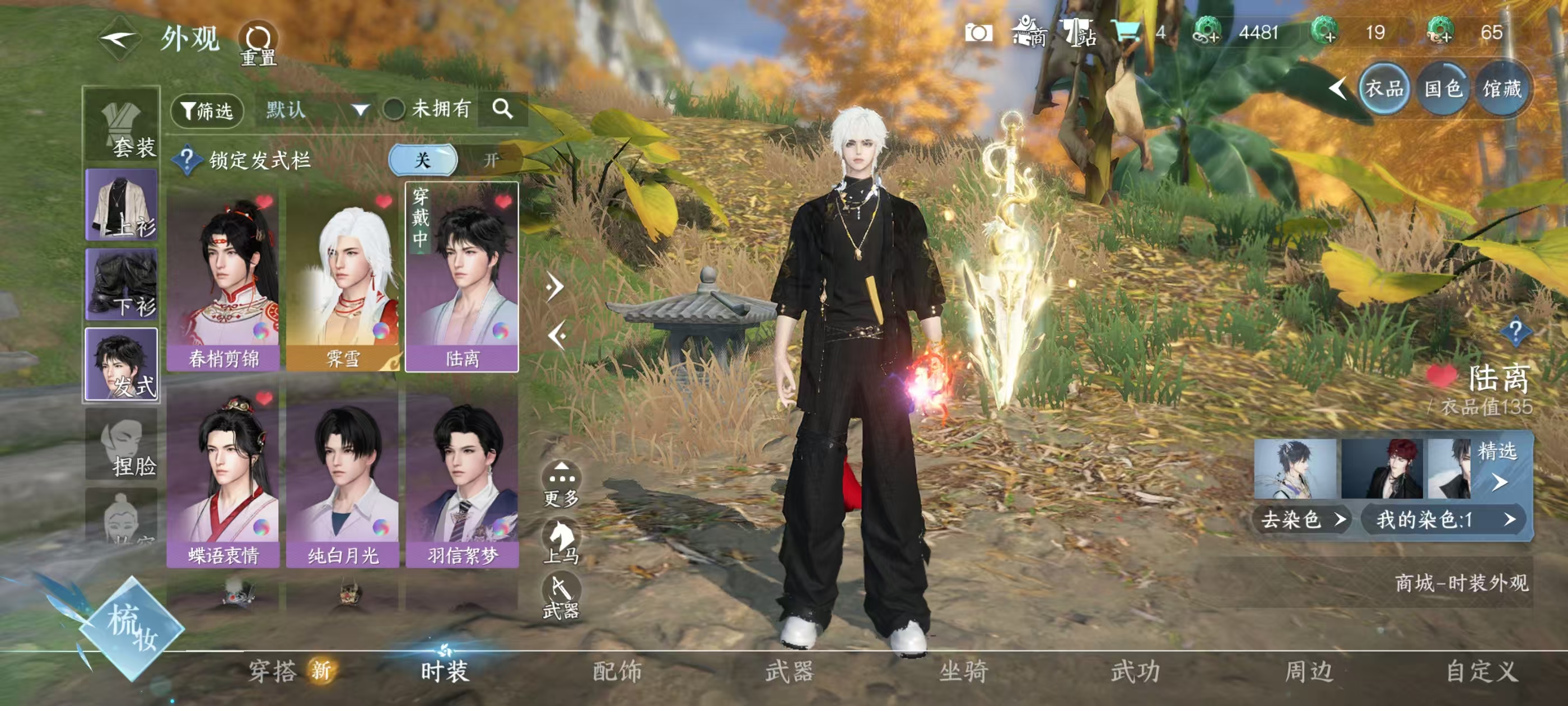The height and width of the screenshot is (706, 1568).
Task: Switch to the 上衫 top clothing category
Action: (x=122, y=205)
